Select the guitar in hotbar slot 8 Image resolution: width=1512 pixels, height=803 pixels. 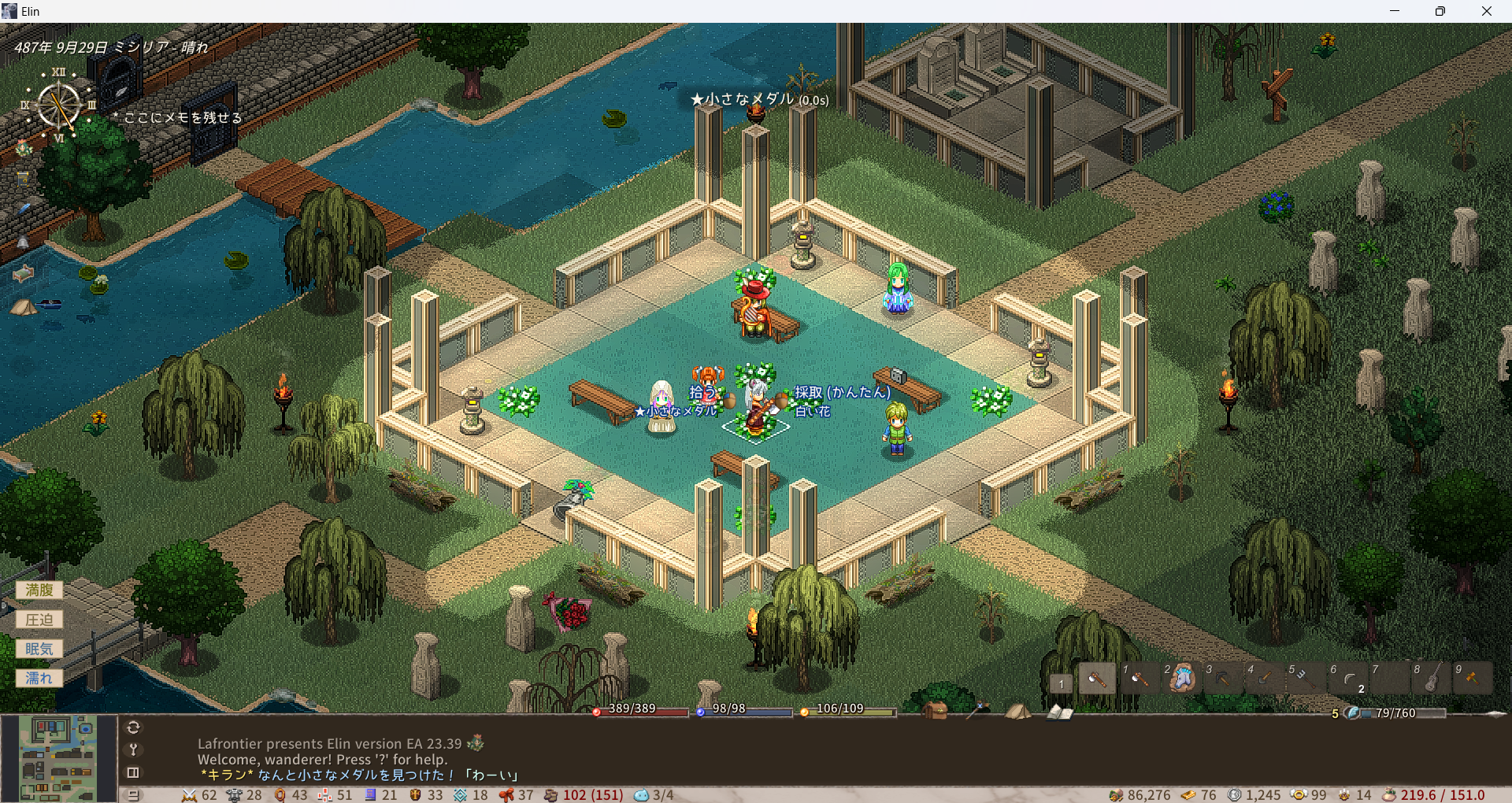click(1430, 679)
